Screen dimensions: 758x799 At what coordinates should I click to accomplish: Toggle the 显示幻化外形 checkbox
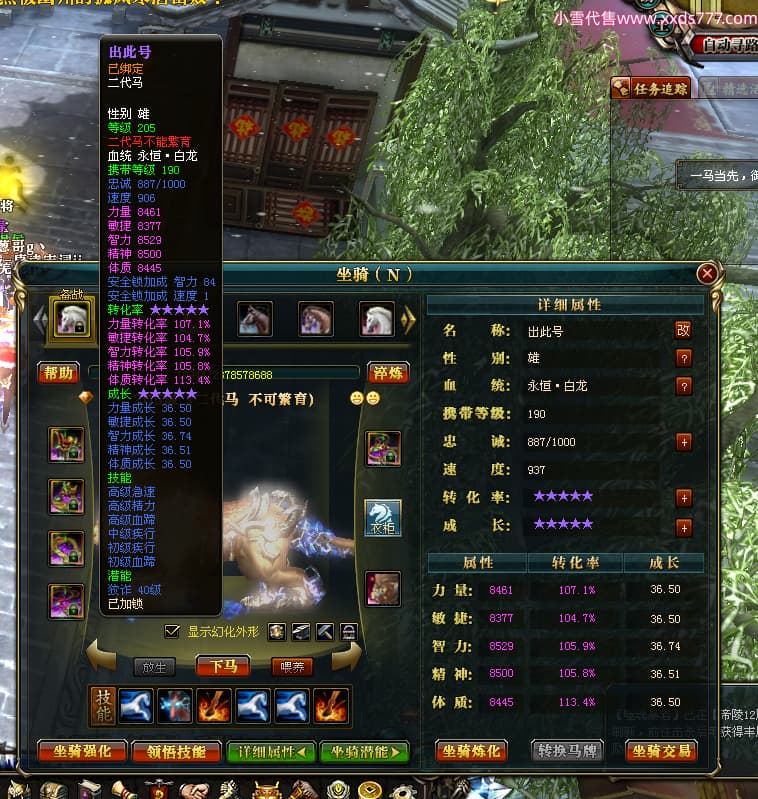(173, 632)
